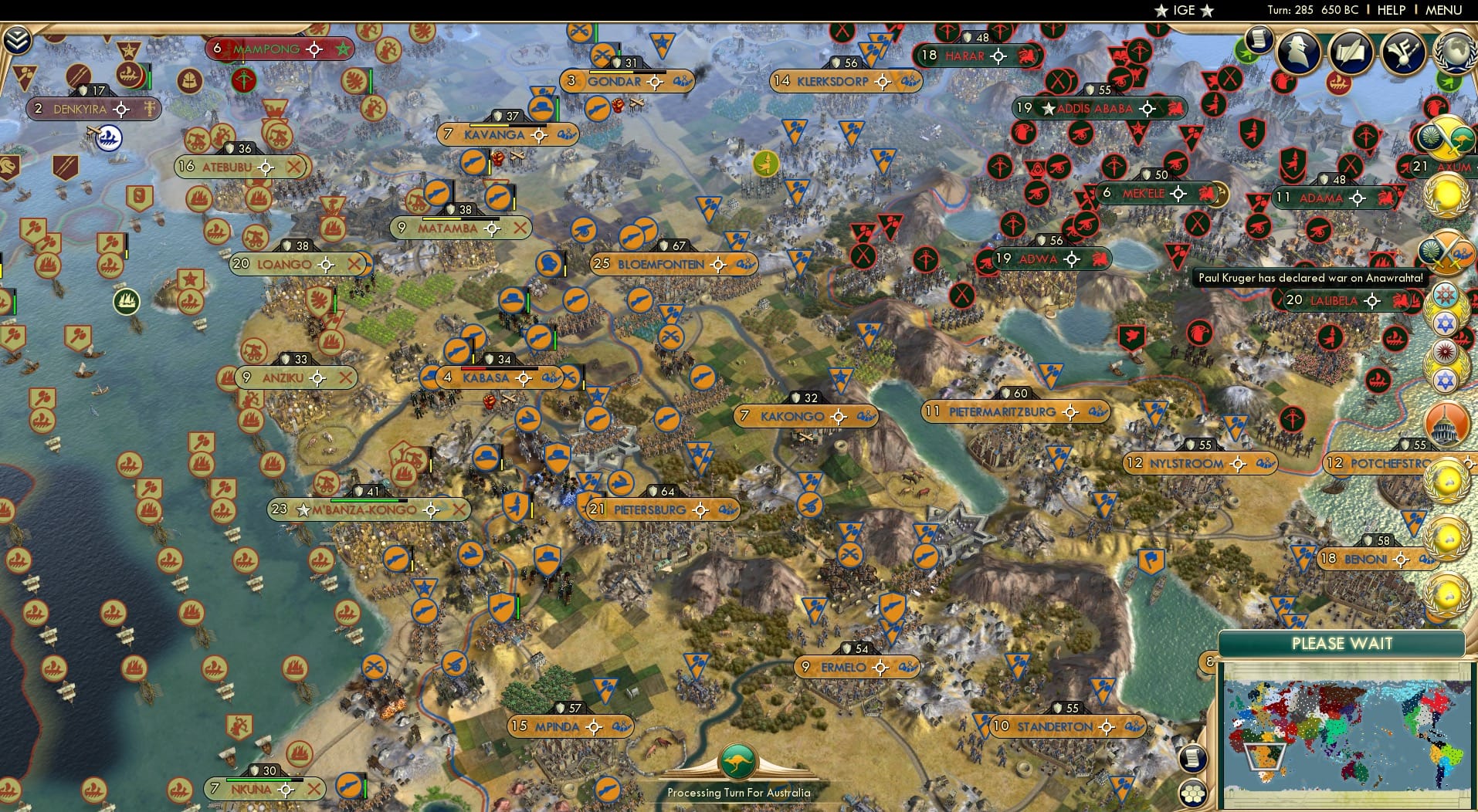The width and height of the screenshot is (1478, 812).
Task: Click the Star of David religion notification icon
Action: click(x=1445, y=322)
